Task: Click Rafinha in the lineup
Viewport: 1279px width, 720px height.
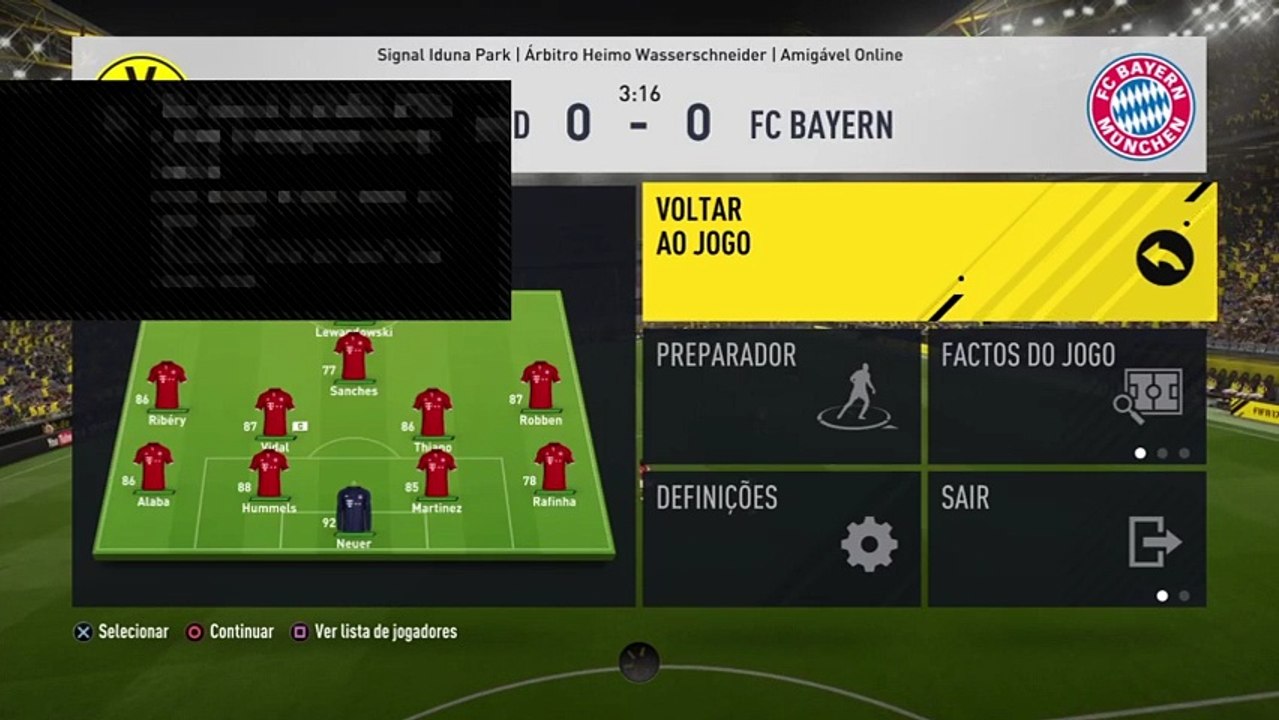Action: [x=553, y=467]
